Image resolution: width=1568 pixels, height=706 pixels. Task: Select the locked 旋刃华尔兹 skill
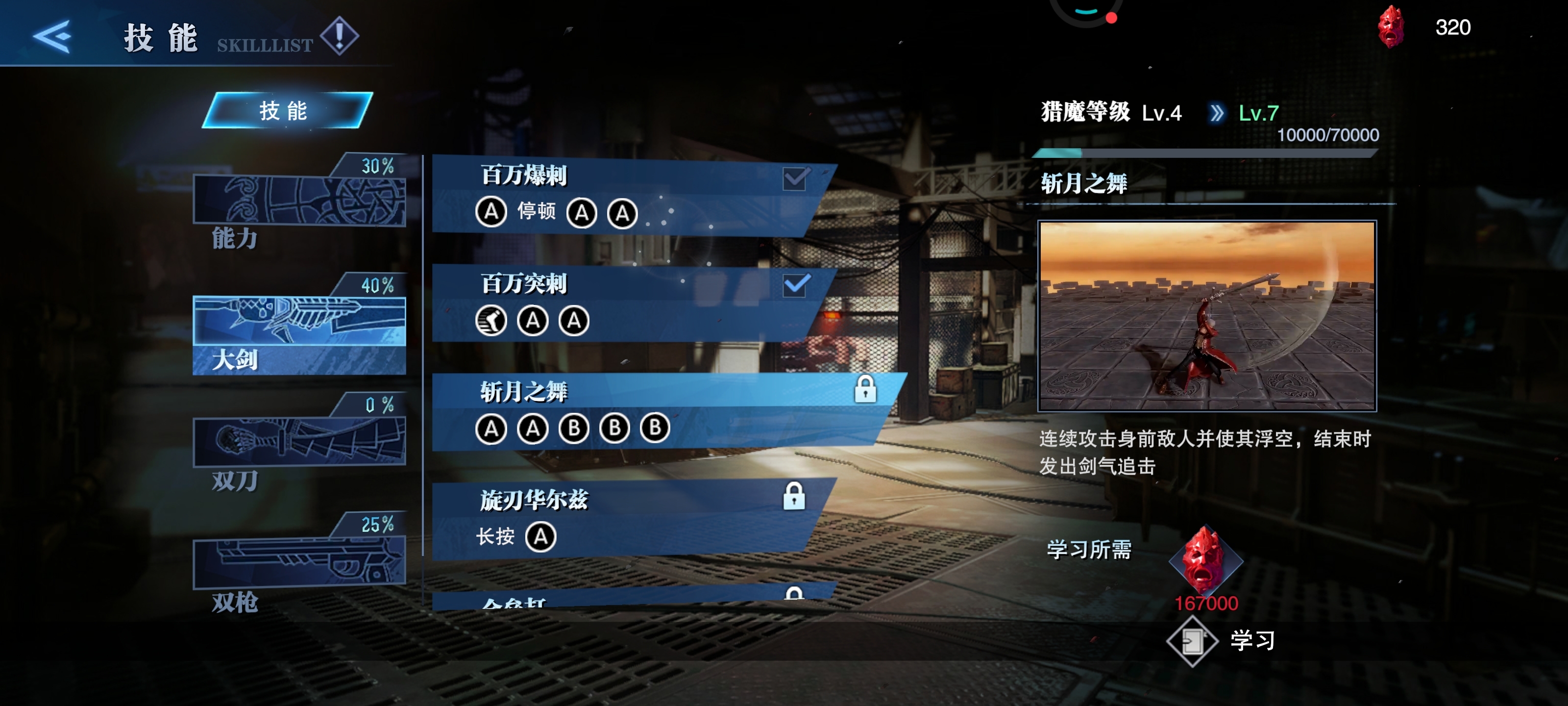click(x=627, y=518)
